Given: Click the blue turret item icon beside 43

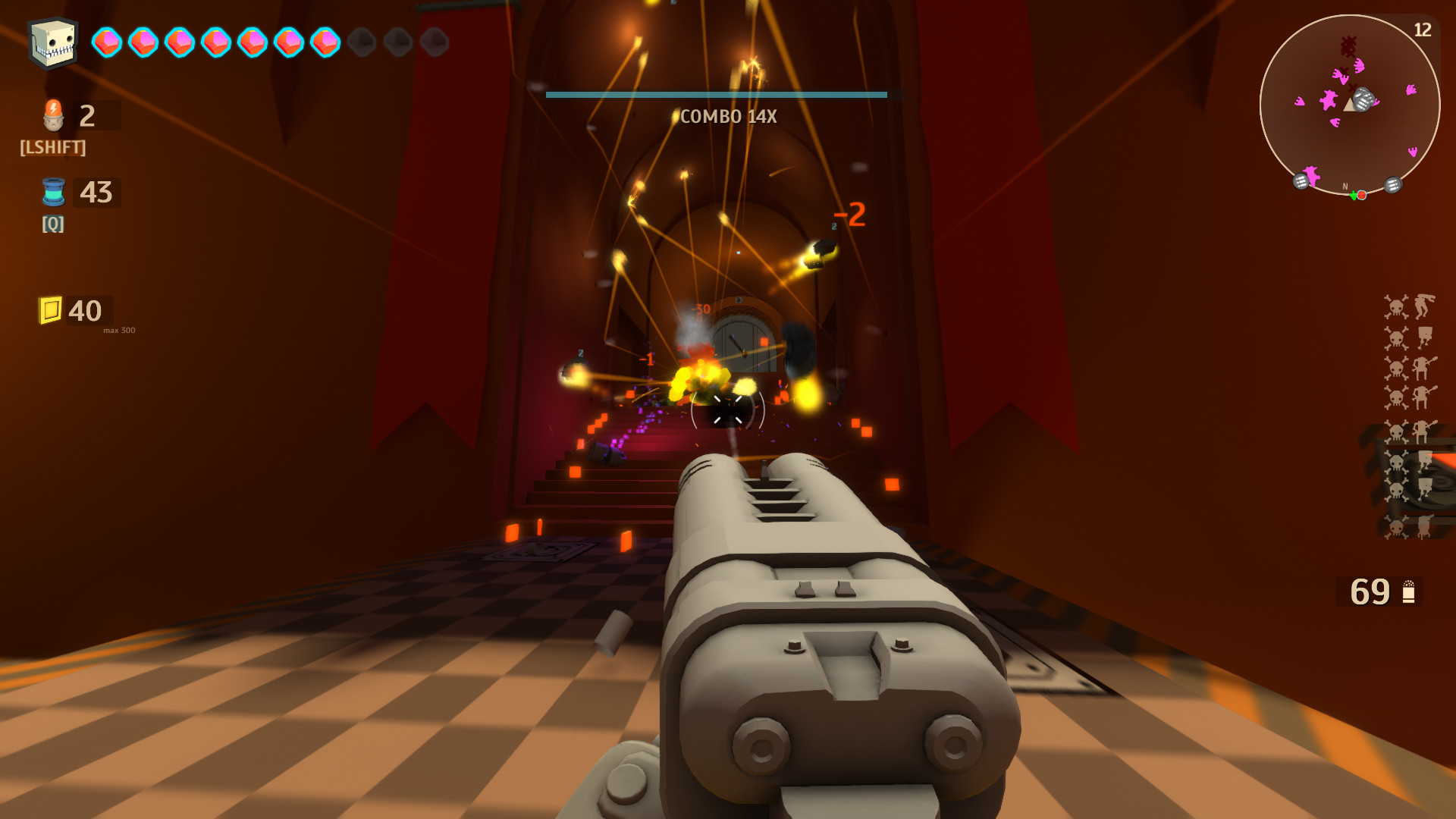Looking at the screenshot, I should pos(52,192).
